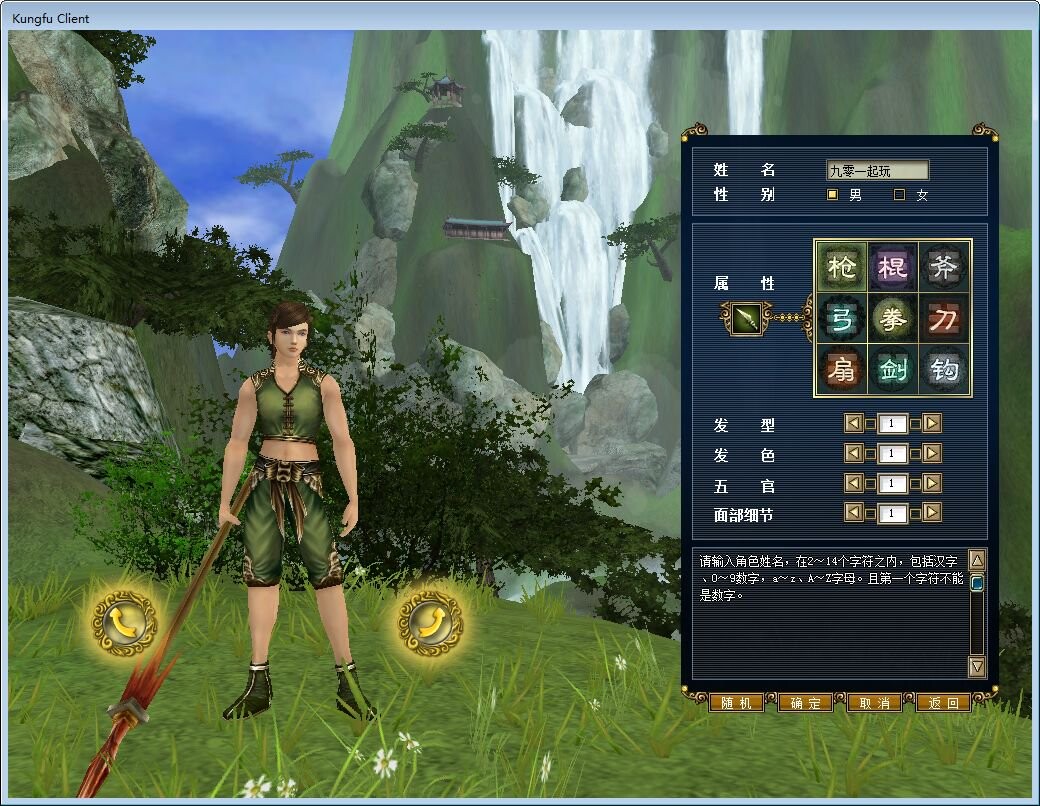Click the character name (姓名) input field
This screenshot has height=806, width=1040.
877,170
